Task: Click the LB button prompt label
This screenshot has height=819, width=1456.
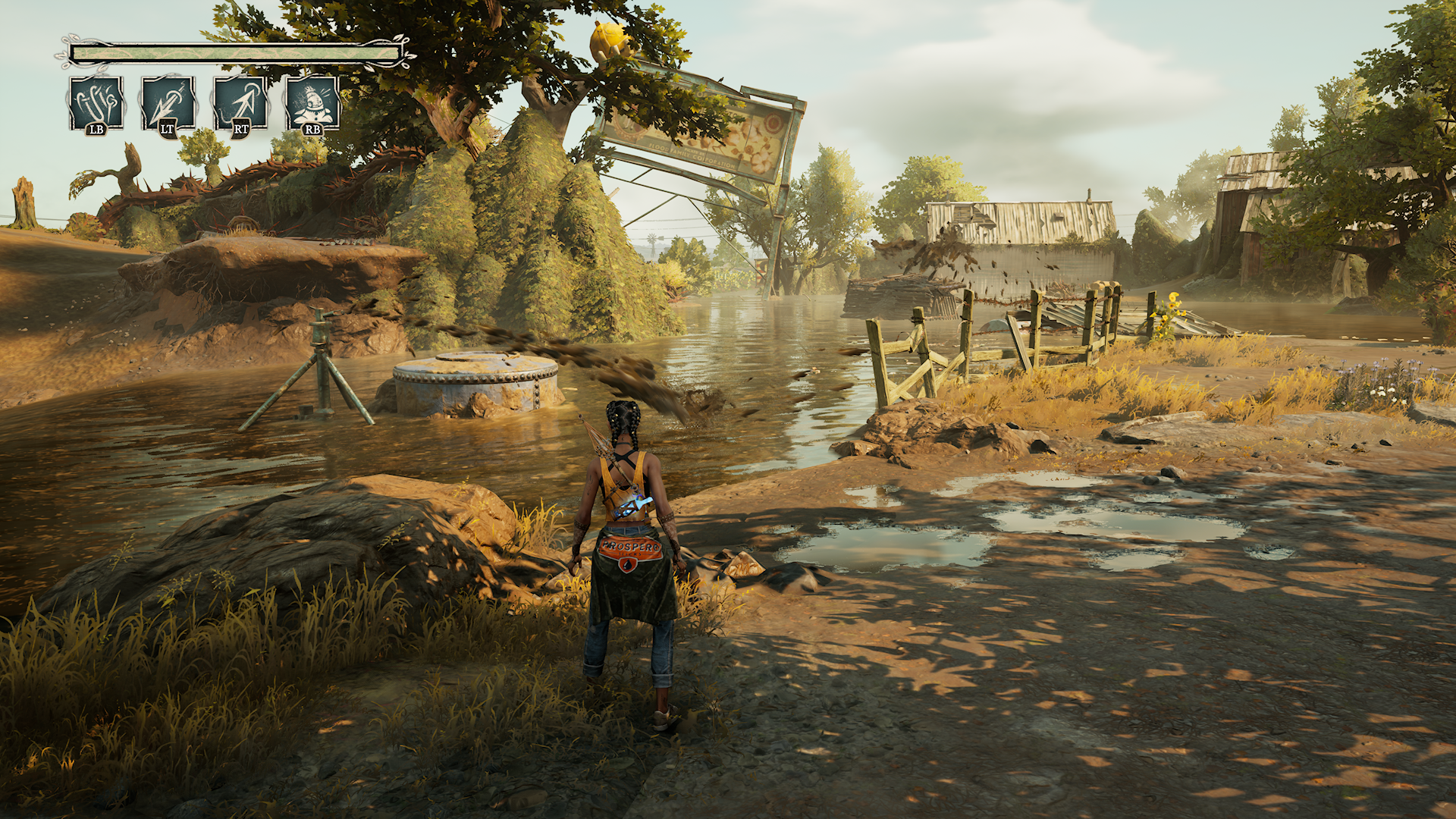Action: (x=94, y=130)
